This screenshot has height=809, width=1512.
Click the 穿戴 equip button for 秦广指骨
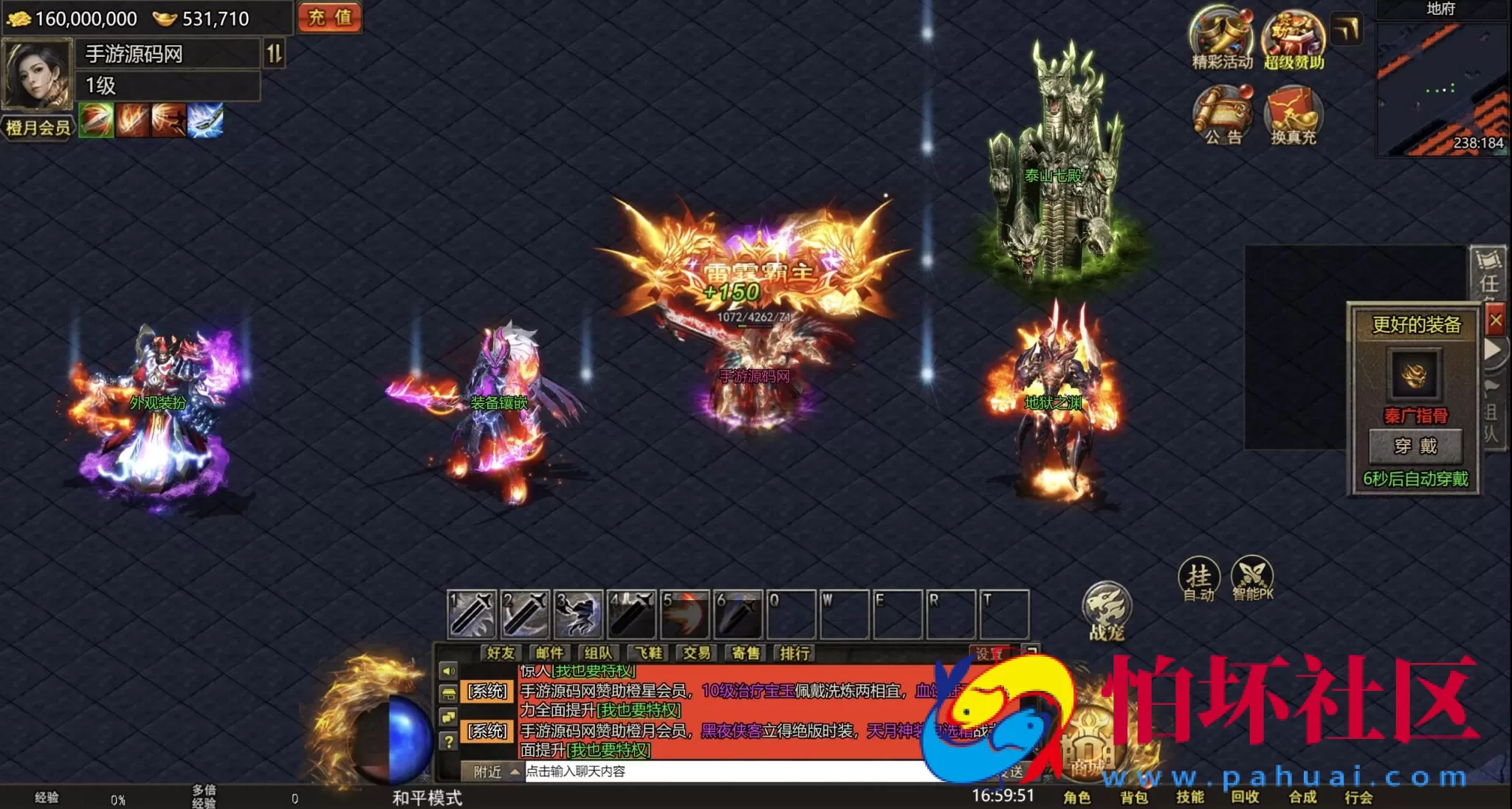1415,445
